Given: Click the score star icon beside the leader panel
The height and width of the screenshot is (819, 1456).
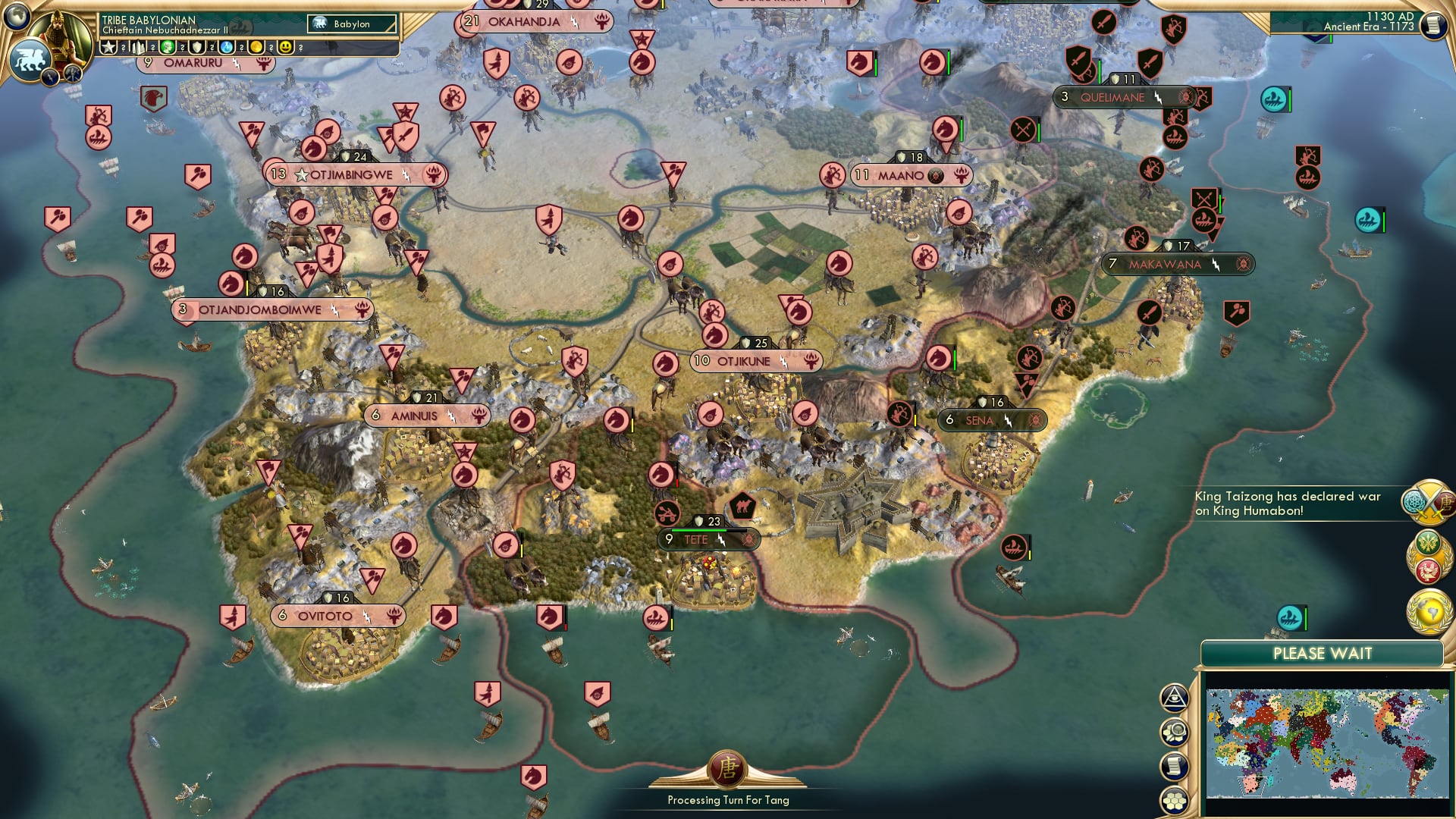Looking at the screenshot, I should (x=108, y=47).
